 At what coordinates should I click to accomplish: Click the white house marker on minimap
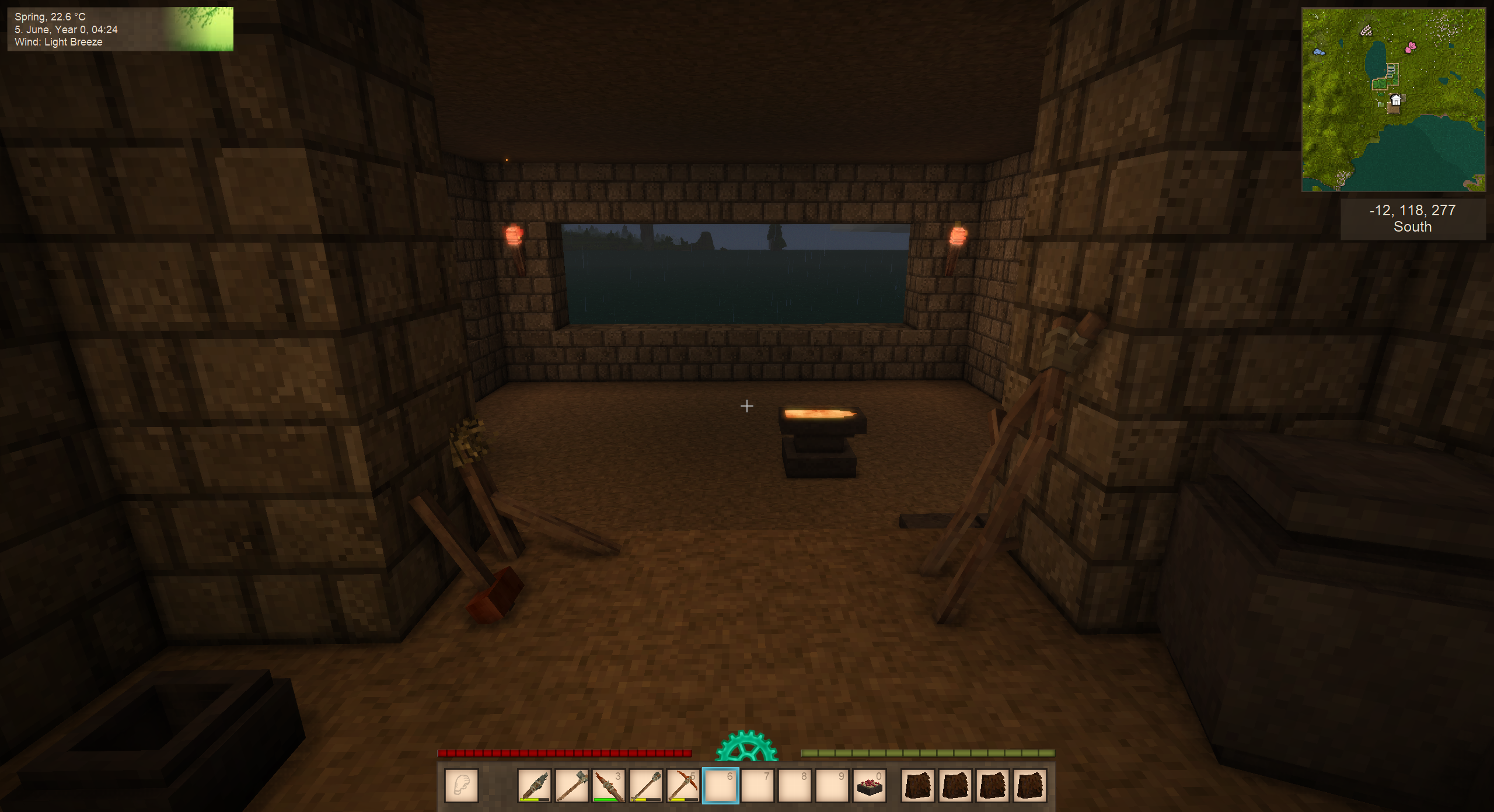point(1395,100)
